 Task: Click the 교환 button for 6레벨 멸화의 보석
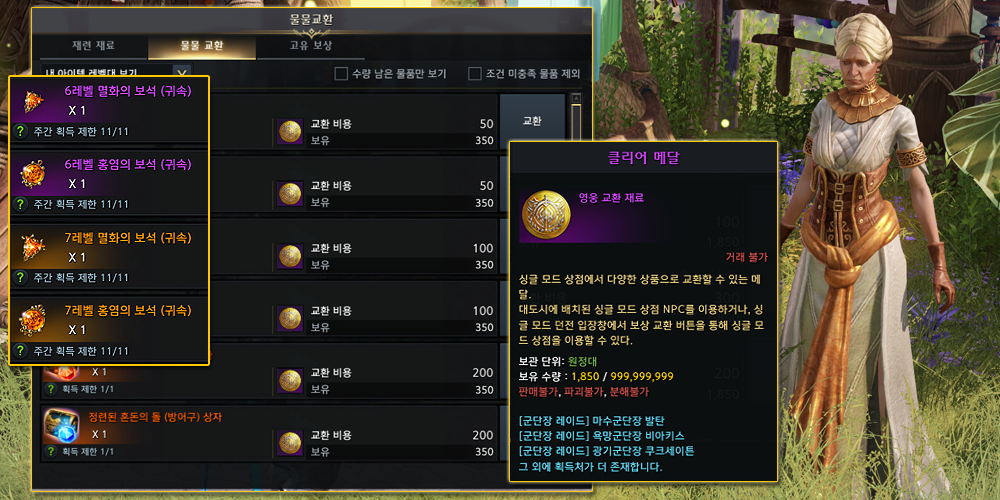pos(532,121)
